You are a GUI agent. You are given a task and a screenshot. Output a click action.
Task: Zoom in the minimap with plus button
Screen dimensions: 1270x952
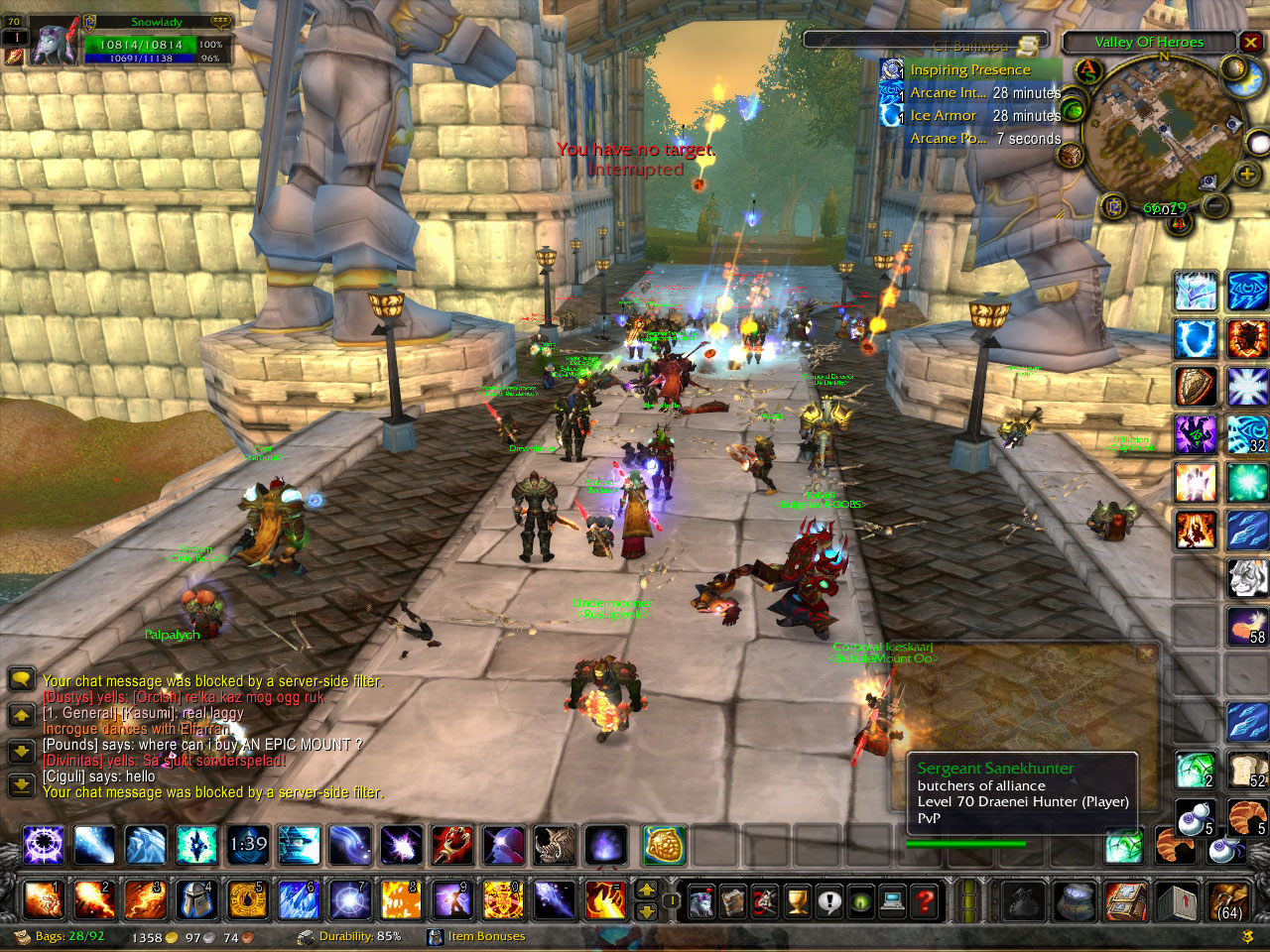[x=1246, y=175]
